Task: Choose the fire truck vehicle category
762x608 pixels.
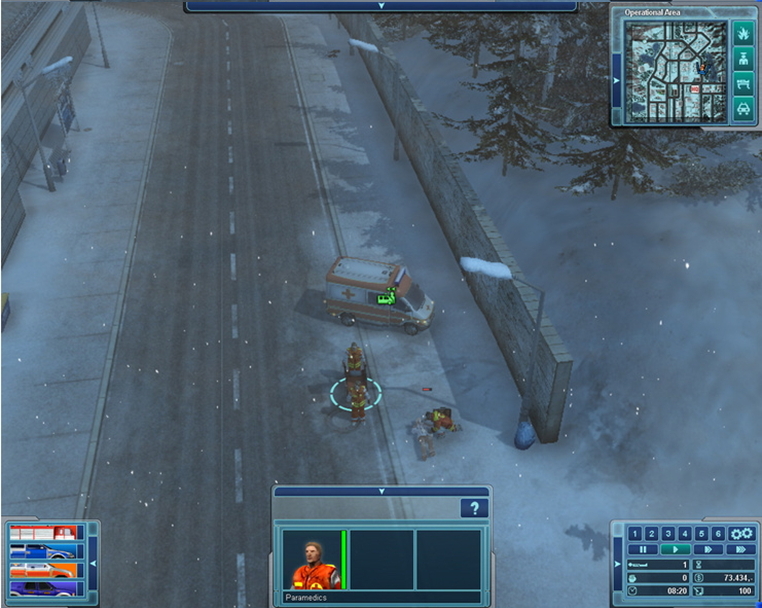Action: pos(44,532)
